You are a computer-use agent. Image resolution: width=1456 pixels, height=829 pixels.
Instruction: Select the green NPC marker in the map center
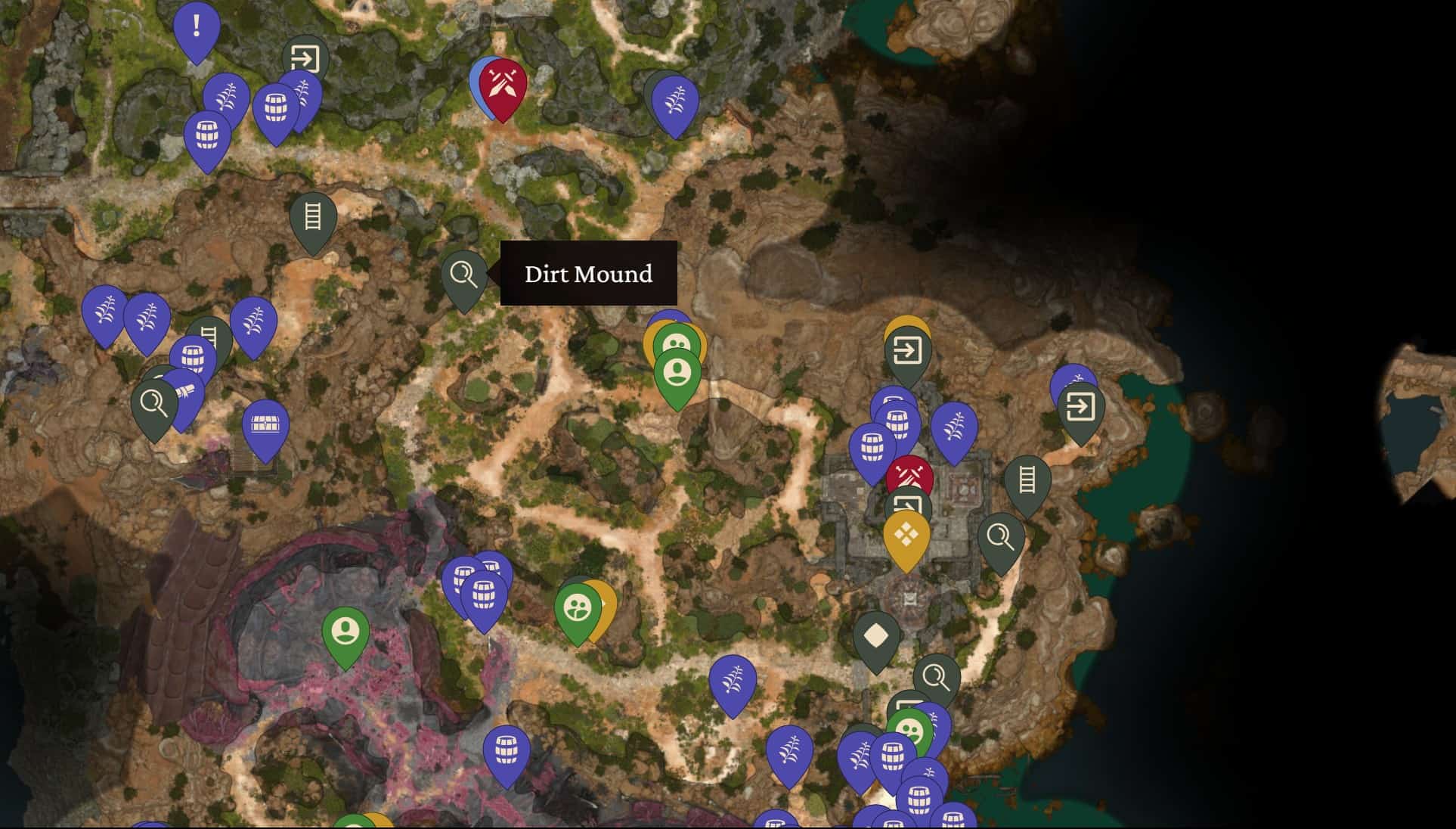tap(677, 372)
